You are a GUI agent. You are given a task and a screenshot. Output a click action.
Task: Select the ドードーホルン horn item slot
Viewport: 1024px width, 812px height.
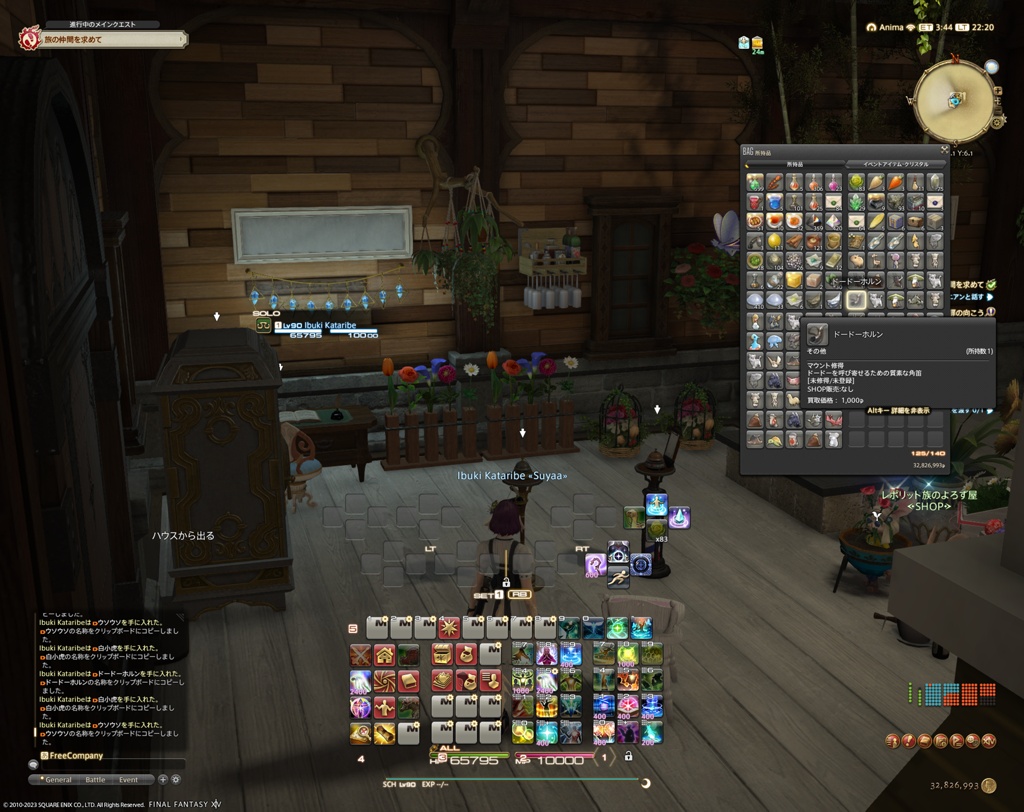(855, 299)
